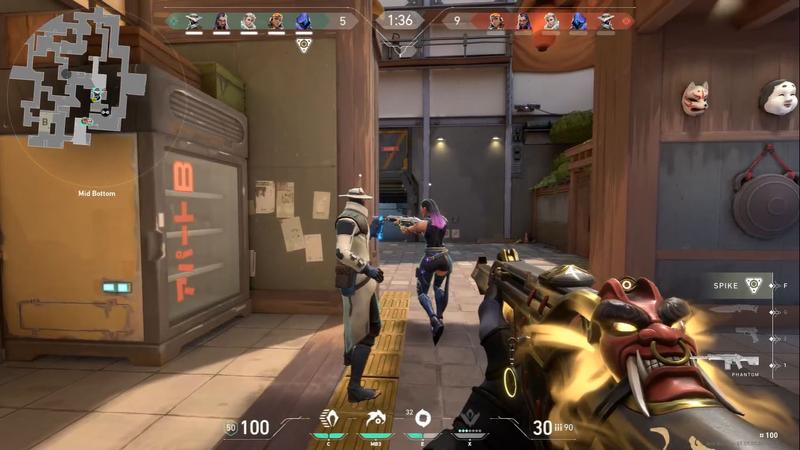
Task: Click the hat-wearing agent portrait on red team
Action: tap(606, 20)
